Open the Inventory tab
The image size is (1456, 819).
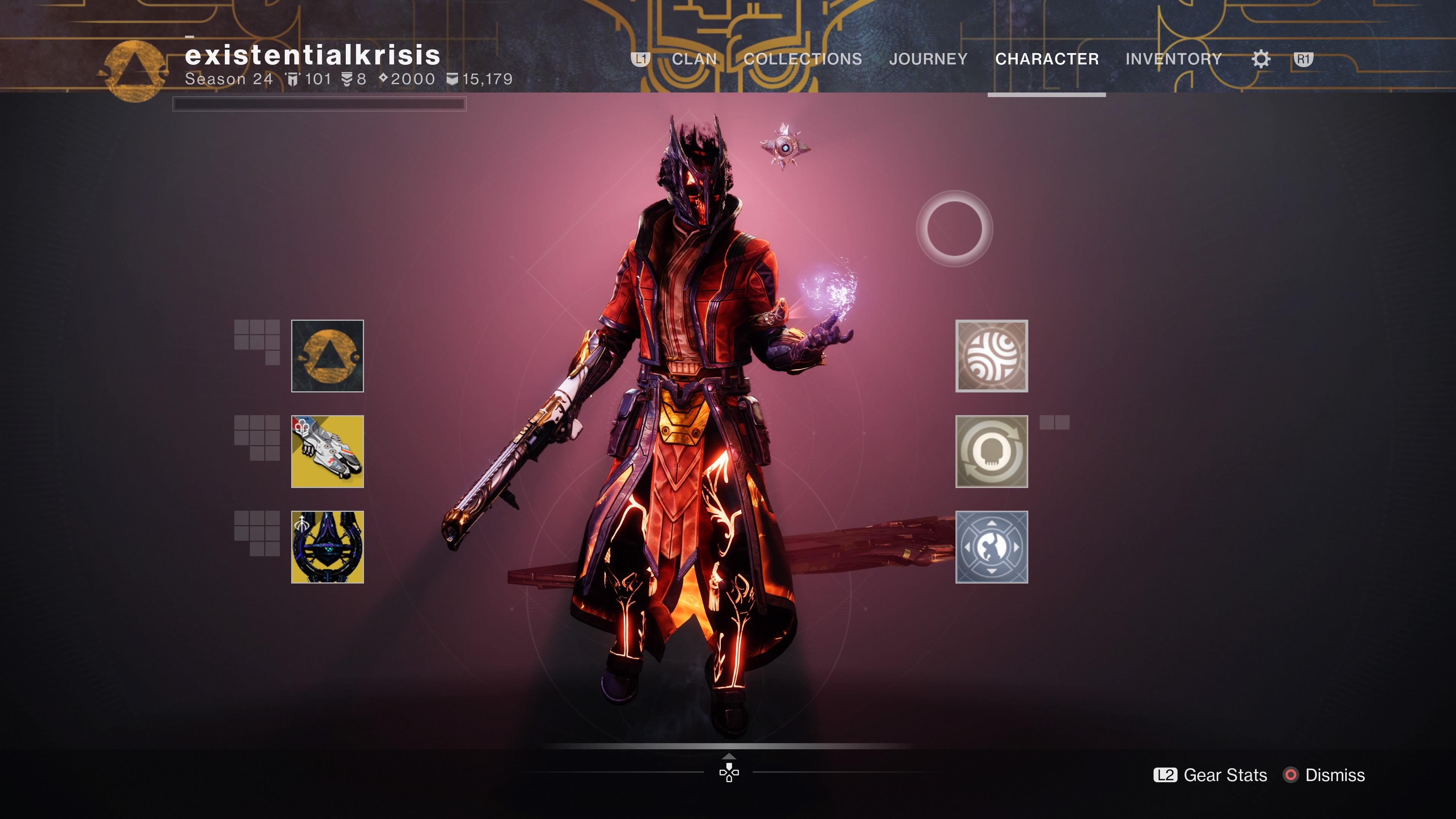(1174, 59)
